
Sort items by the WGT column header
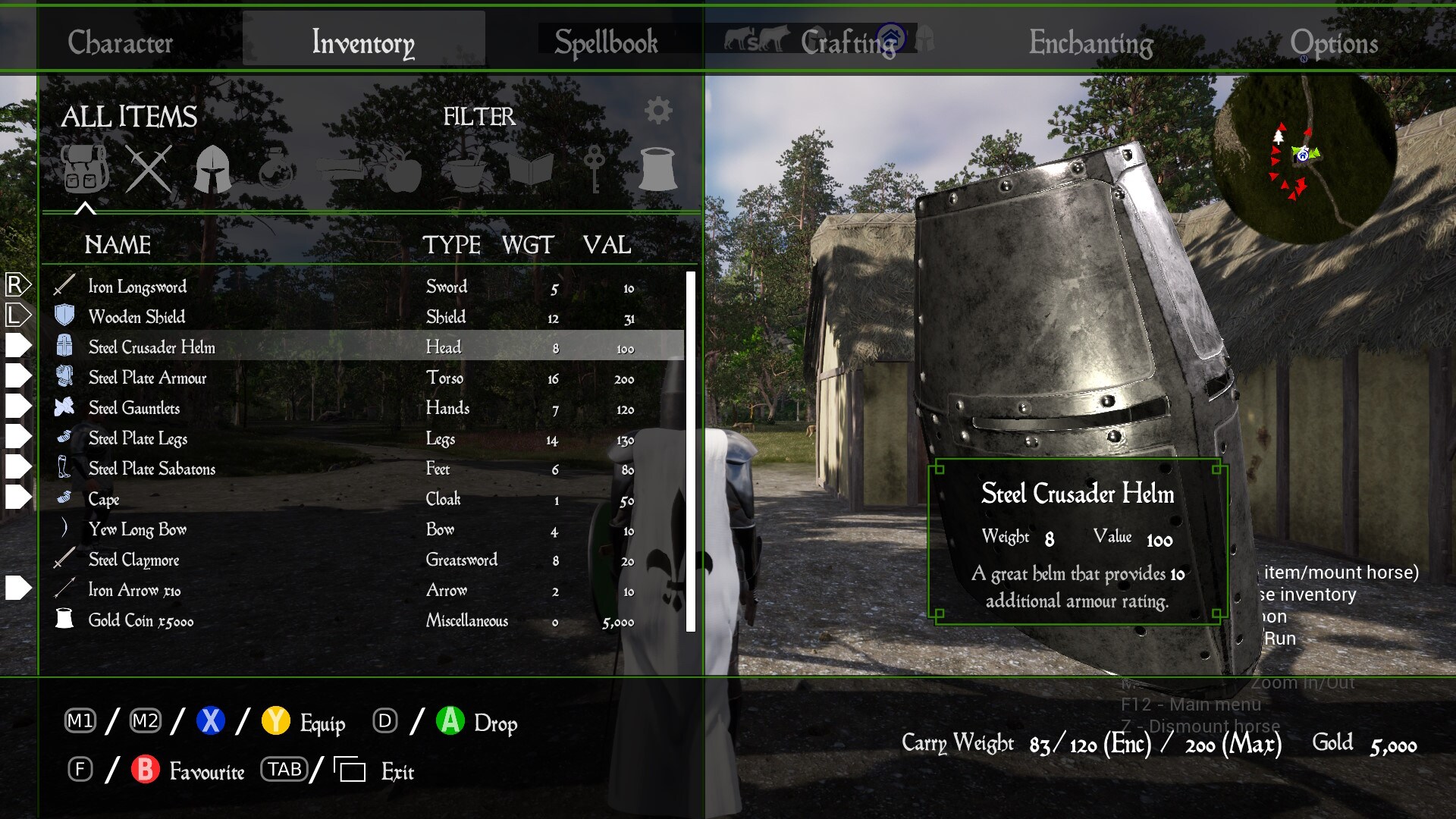click(529, 245)
